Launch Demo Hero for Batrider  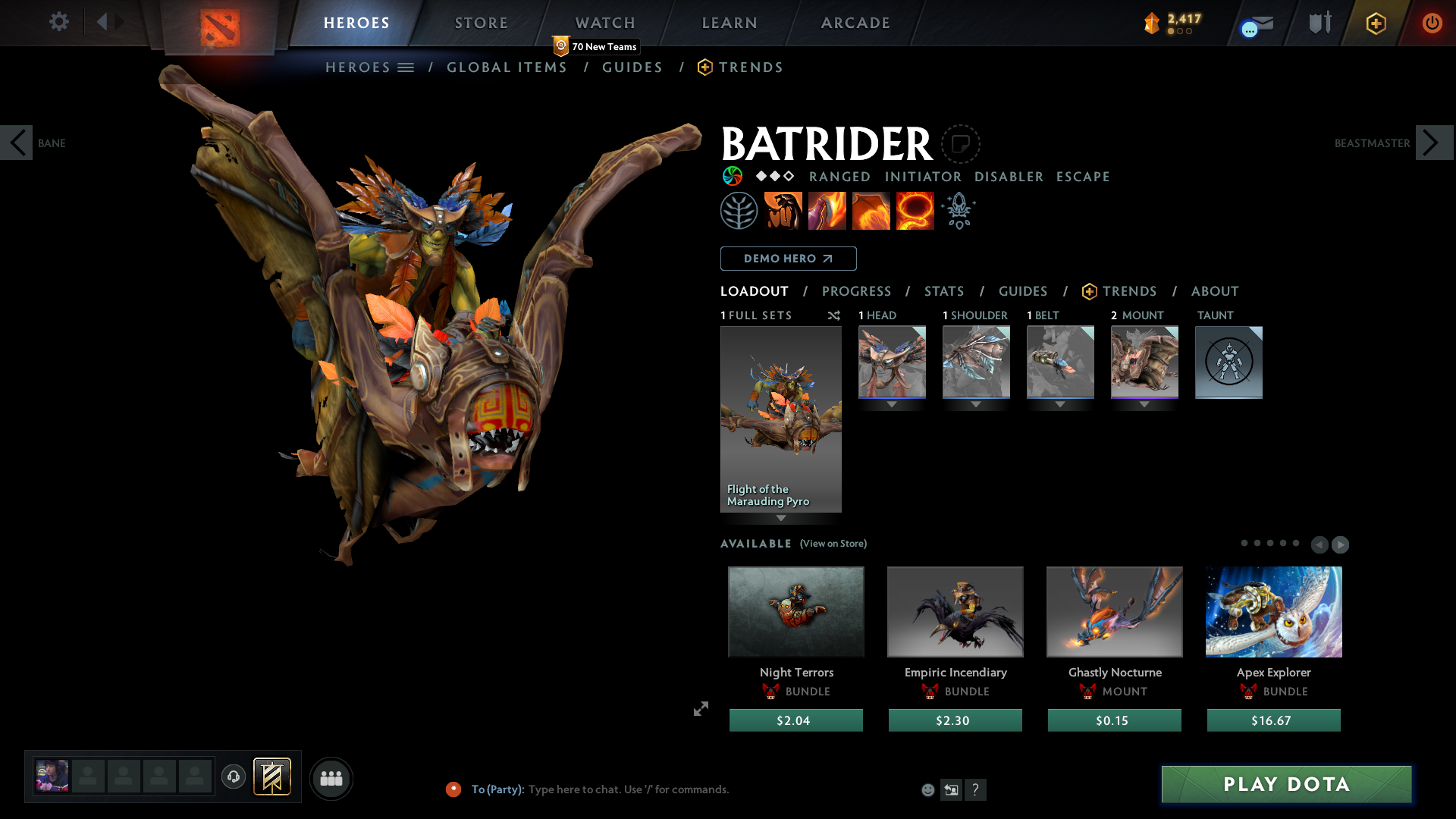click(x=788, y=259)
